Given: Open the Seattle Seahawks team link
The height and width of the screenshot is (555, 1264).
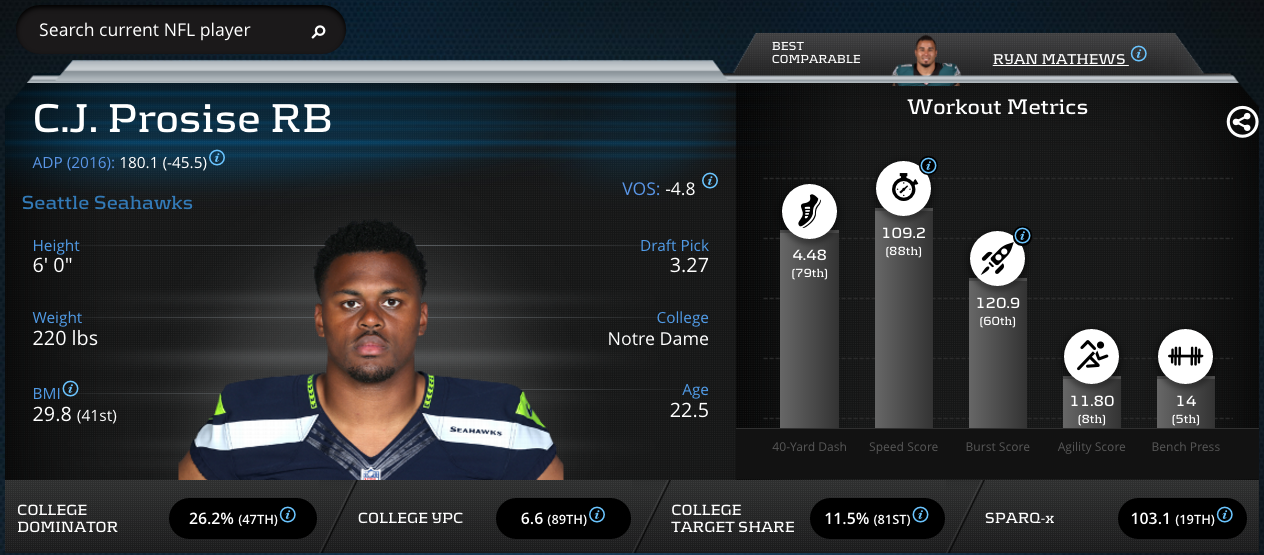Looking at the screenshot, I should pos(107,203).
